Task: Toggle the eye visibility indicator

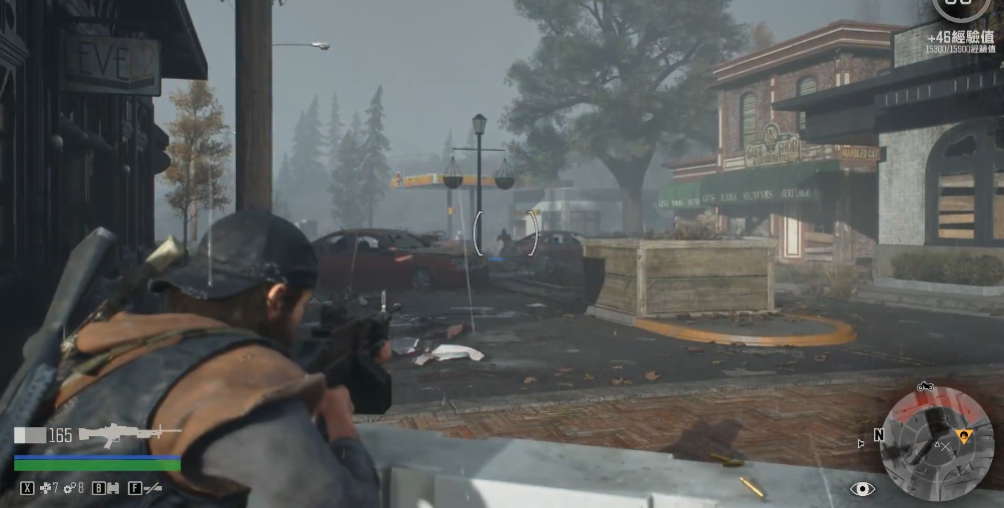Action: pyautogui.click(x=862, y=489)
